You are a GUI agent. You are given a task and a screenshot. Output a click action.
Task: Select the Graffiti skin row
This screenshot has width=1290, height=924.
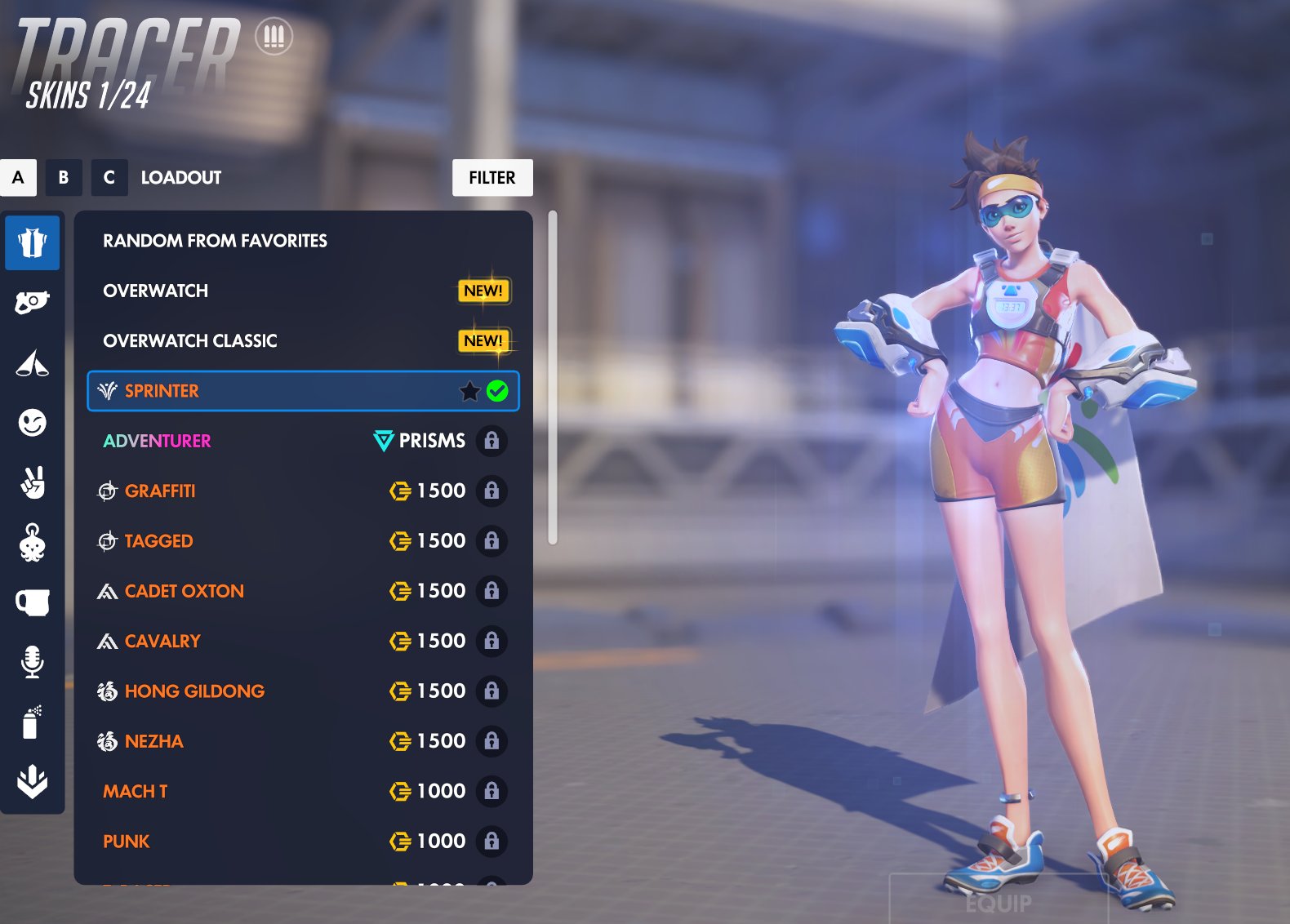click(x=160, y=491)
